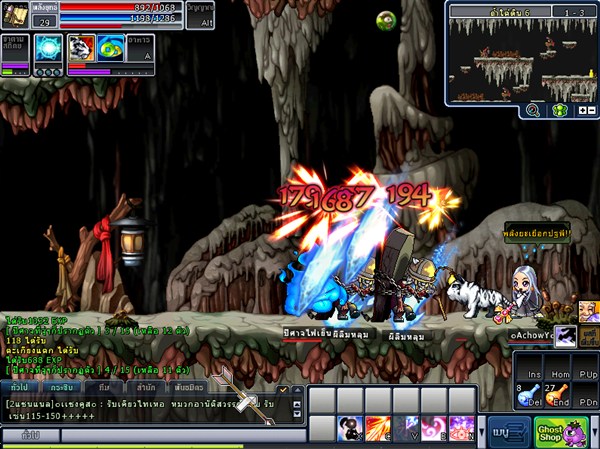Open the Ghost Shop
Screen dimensions: 600x449
tap(550, 432)
